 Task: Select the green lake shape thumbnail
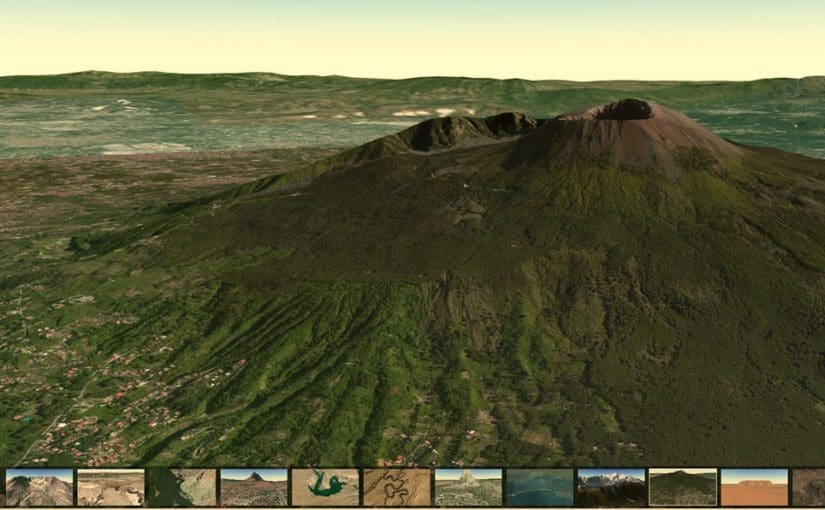pyautogui.click(x=325, y=487)
